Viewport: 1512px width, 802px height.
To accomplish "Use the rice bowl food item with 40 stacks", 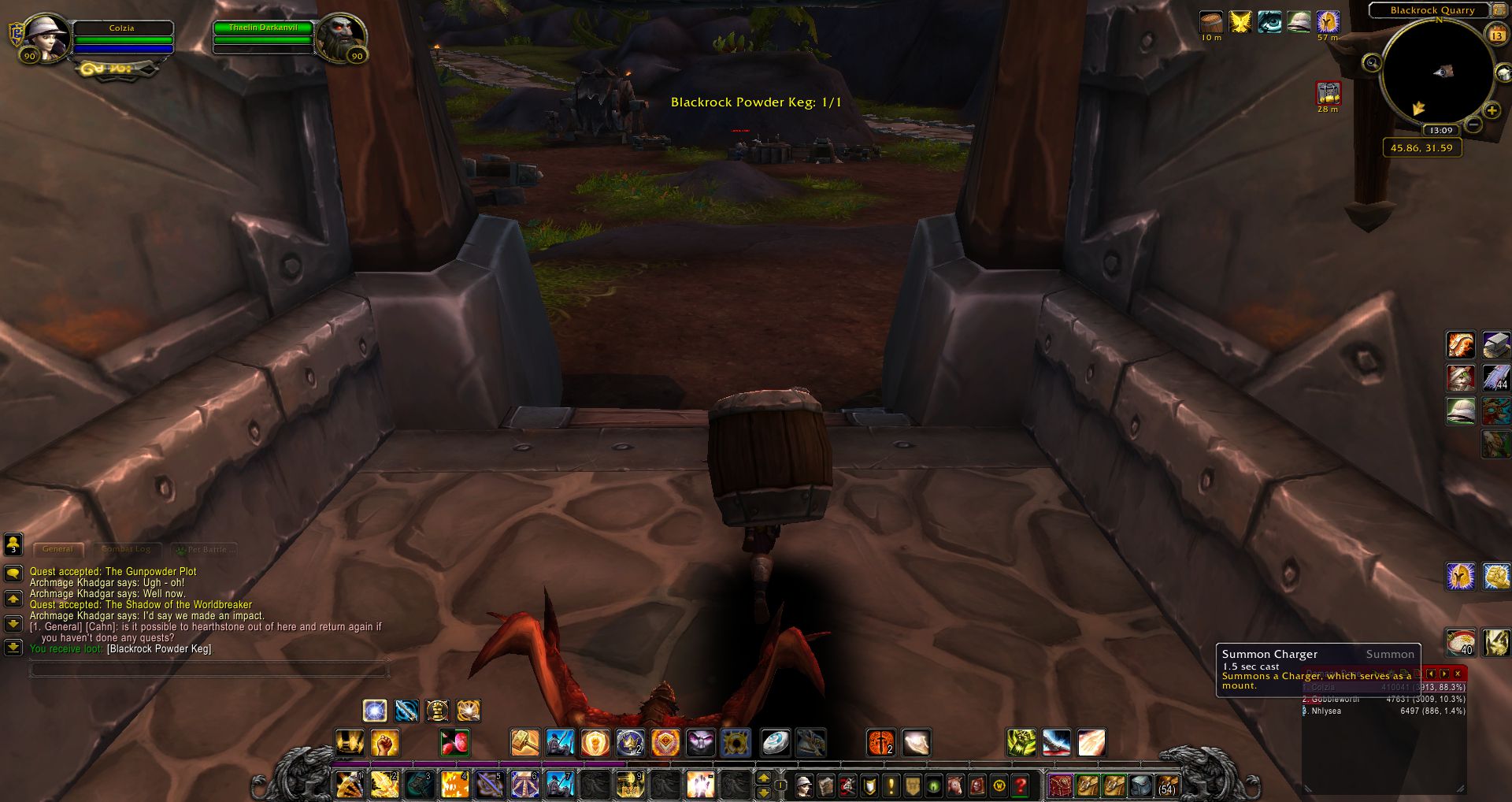I will [1461, 643].
